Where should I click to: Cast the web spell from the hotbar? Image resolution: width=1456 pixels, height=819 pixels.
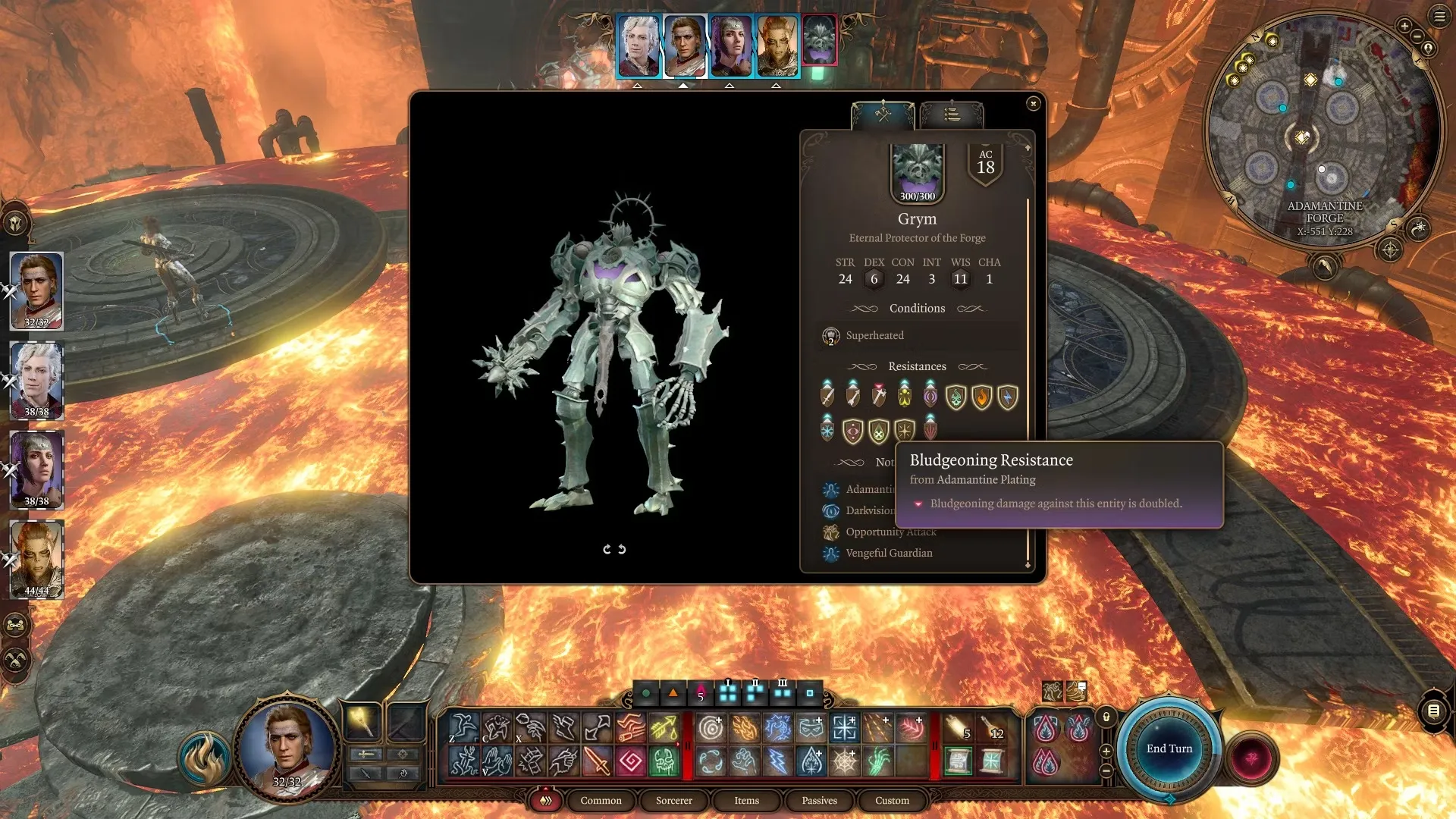point(844,761)
